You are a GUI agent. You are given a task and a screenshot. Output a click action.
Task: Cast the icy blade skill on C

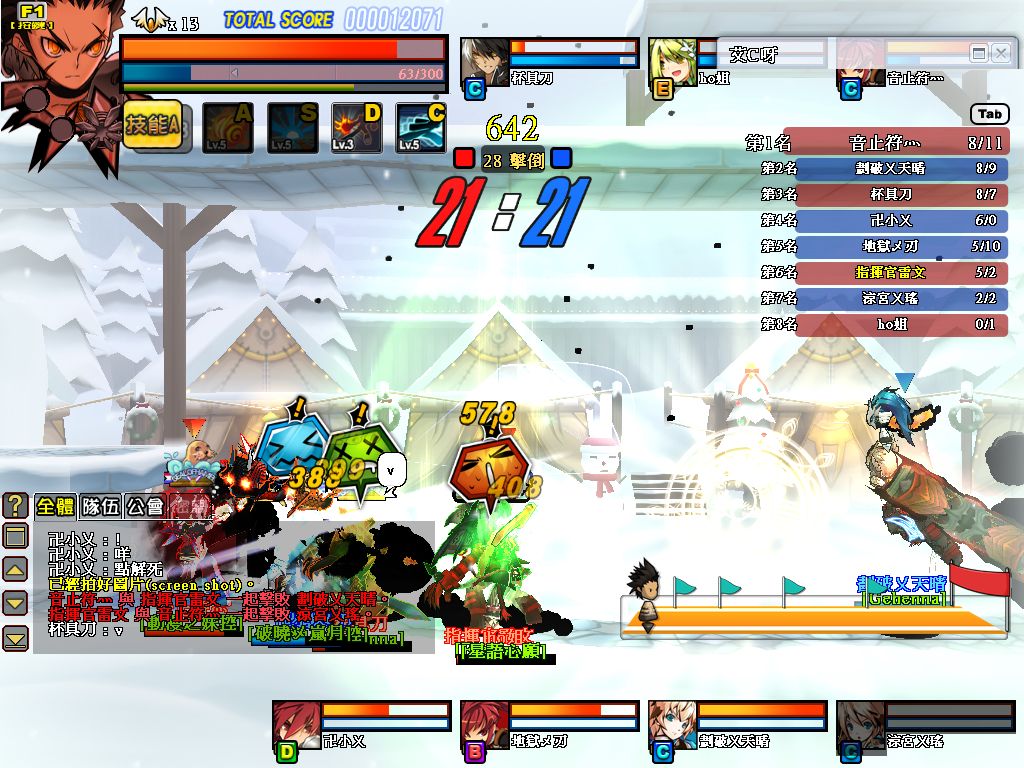tap(421, 128)
